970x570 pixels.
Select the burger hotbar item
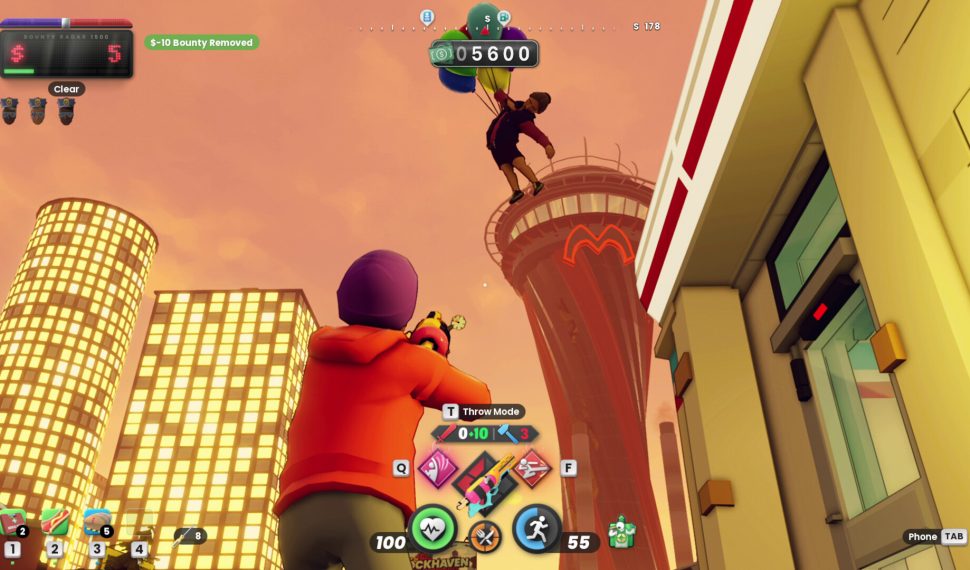(97, 522)
